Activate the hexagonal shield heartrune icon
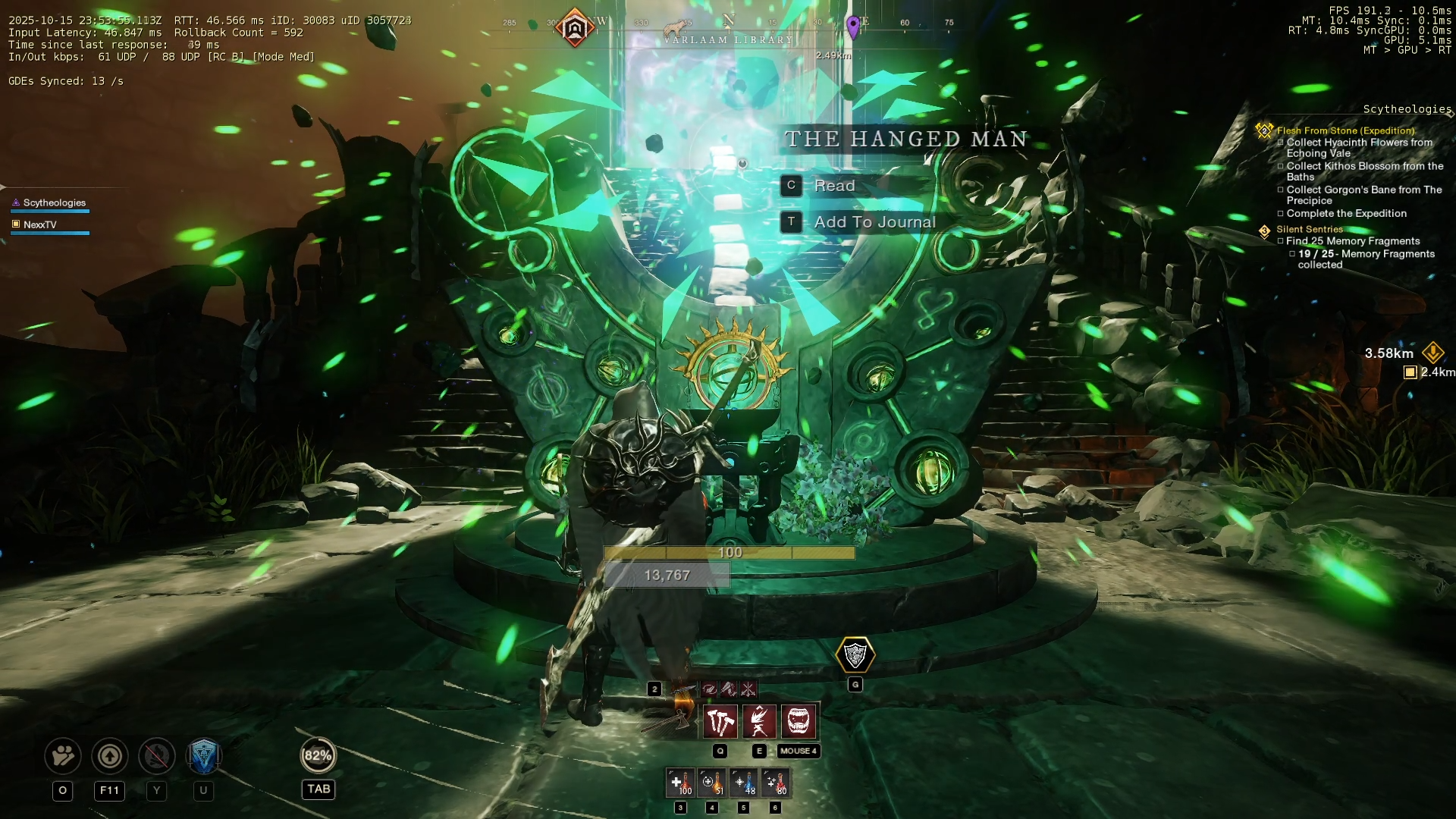 pyautogui.click(x=855, y=655)
